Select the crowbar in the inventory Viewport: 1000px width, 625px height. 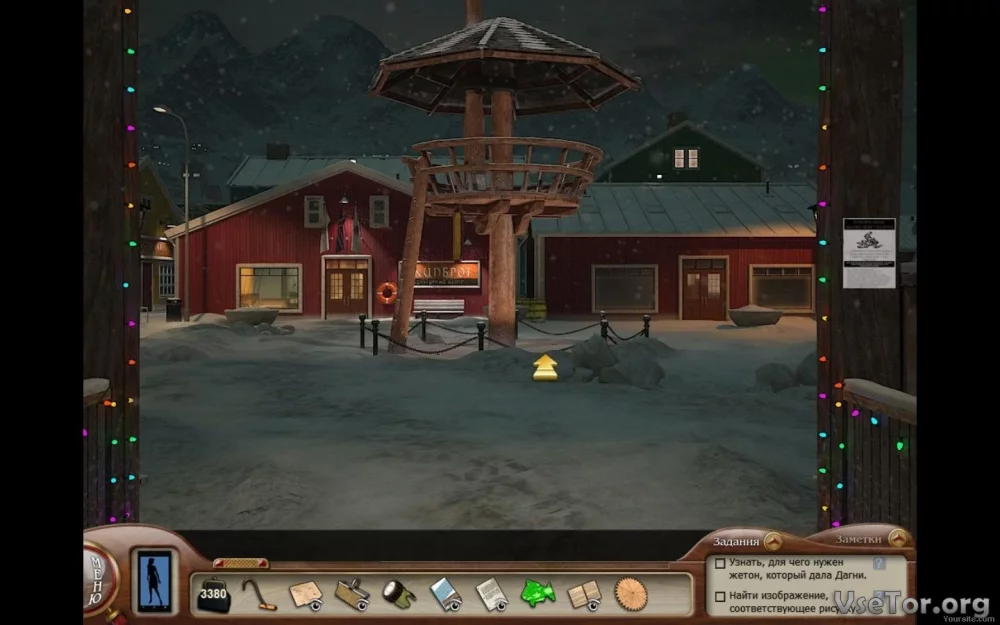coord(259,594)
